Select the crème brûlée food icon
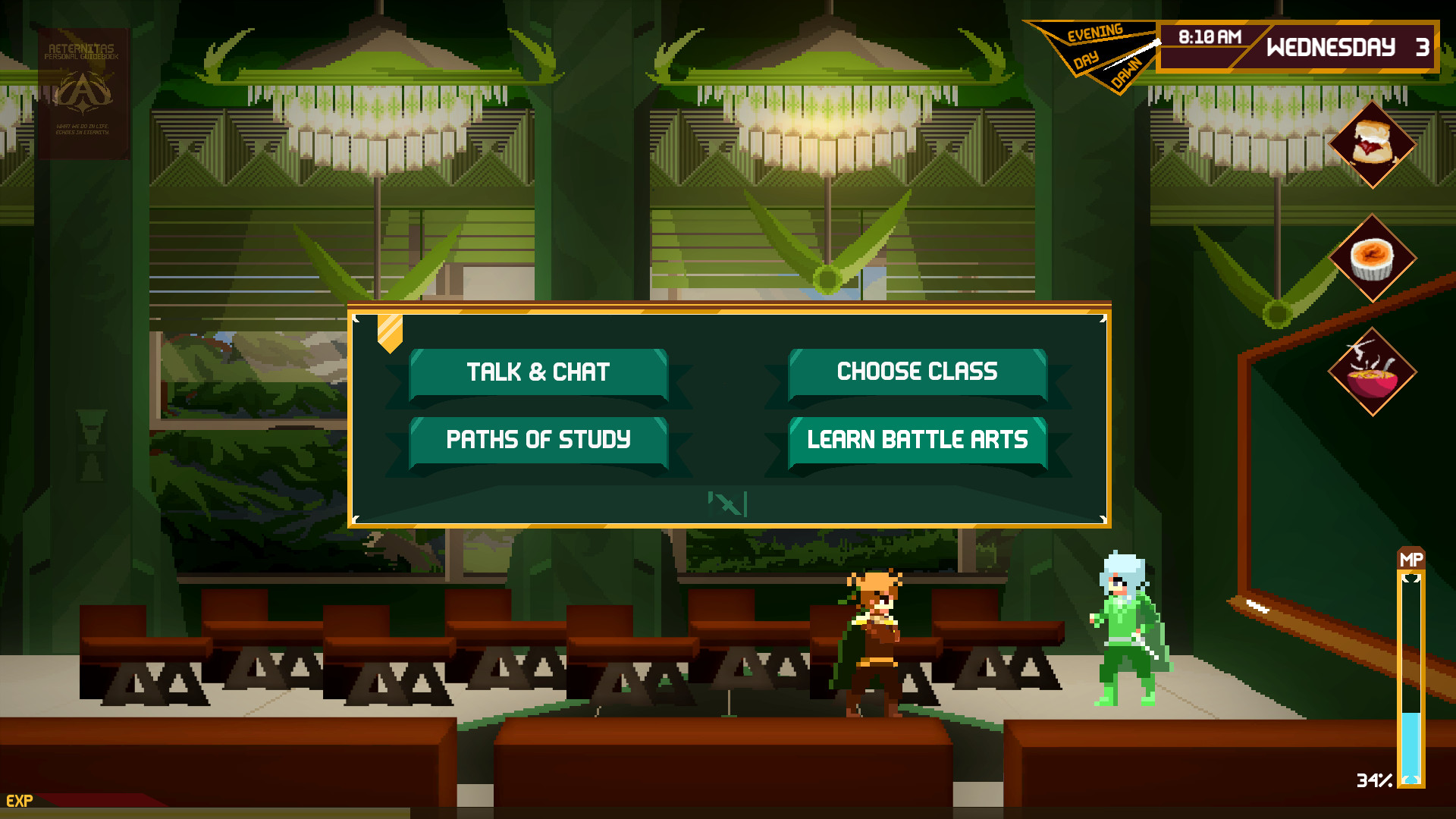1456x819 pixels. pyautogui.click(x=1372, y=259)
